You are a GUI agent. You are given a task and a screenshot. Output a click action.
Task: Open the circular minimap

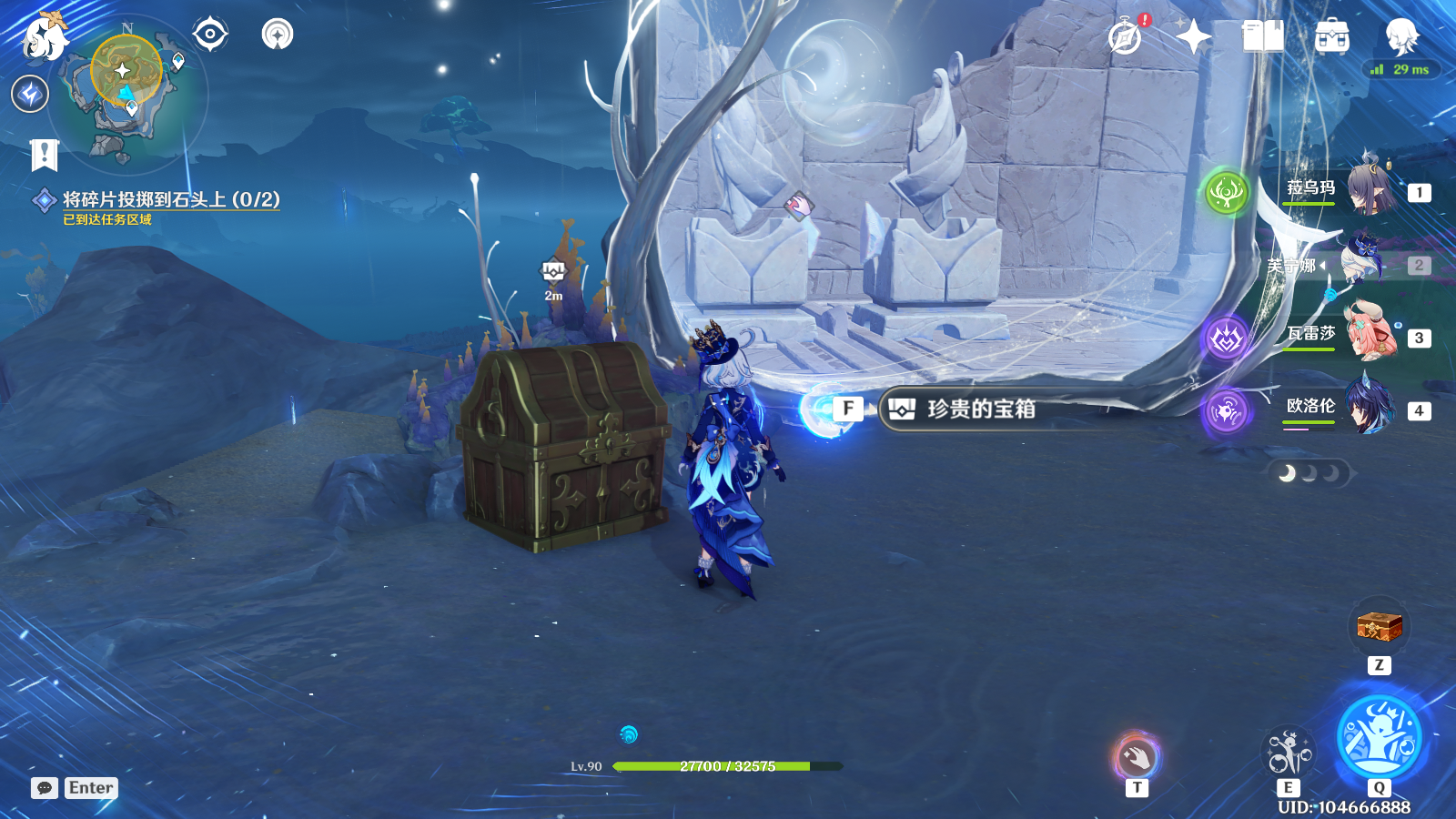[x=128, y=94]
